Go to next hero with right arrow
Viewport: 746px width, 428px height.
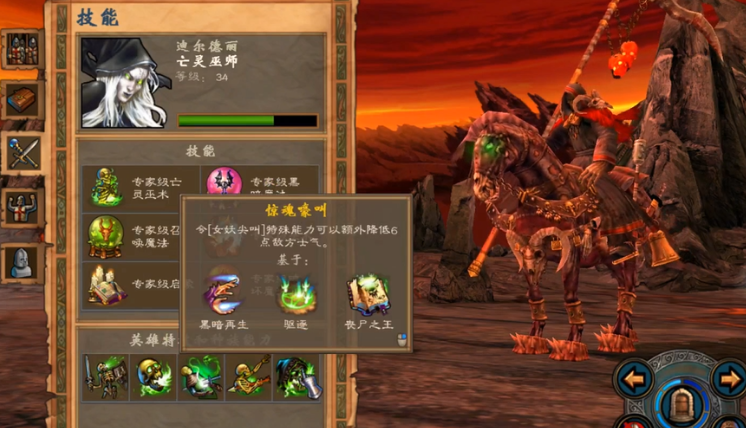click(728, 379)
